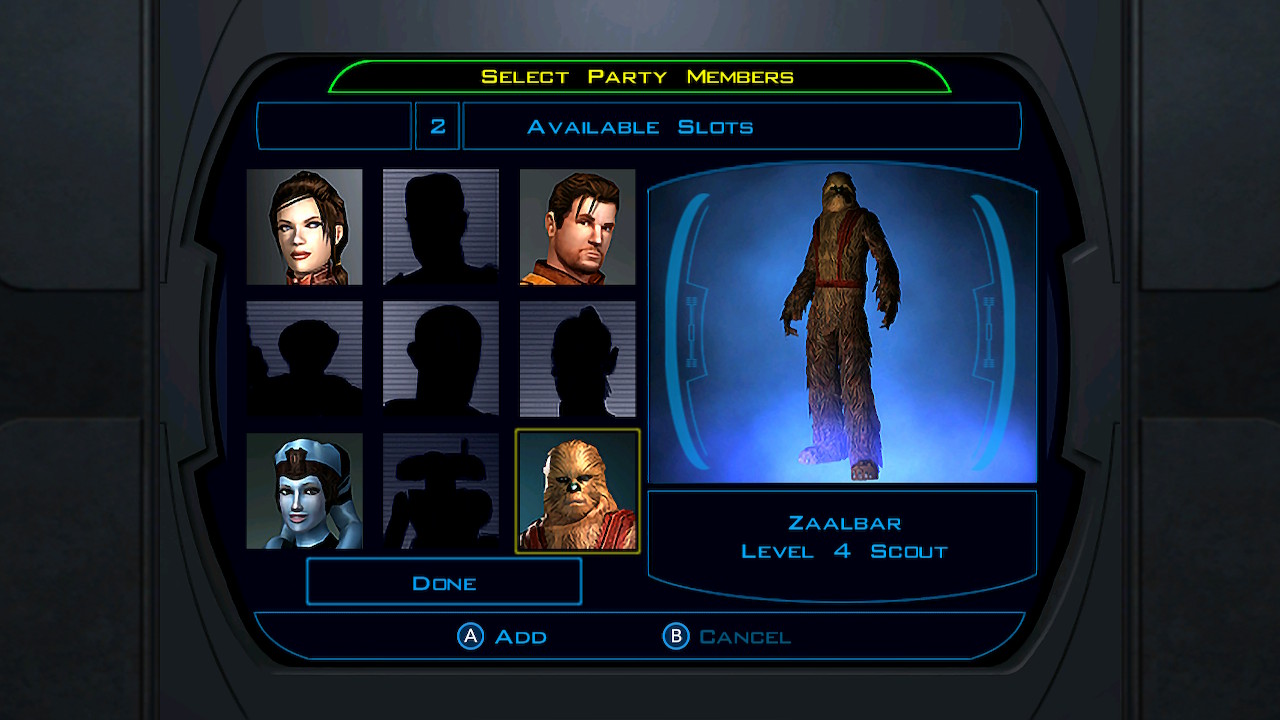The width and height of the screenshot is (1280, 720).
Task: Click the droid silhouette locked slot
Action: (x=440, y=491)
